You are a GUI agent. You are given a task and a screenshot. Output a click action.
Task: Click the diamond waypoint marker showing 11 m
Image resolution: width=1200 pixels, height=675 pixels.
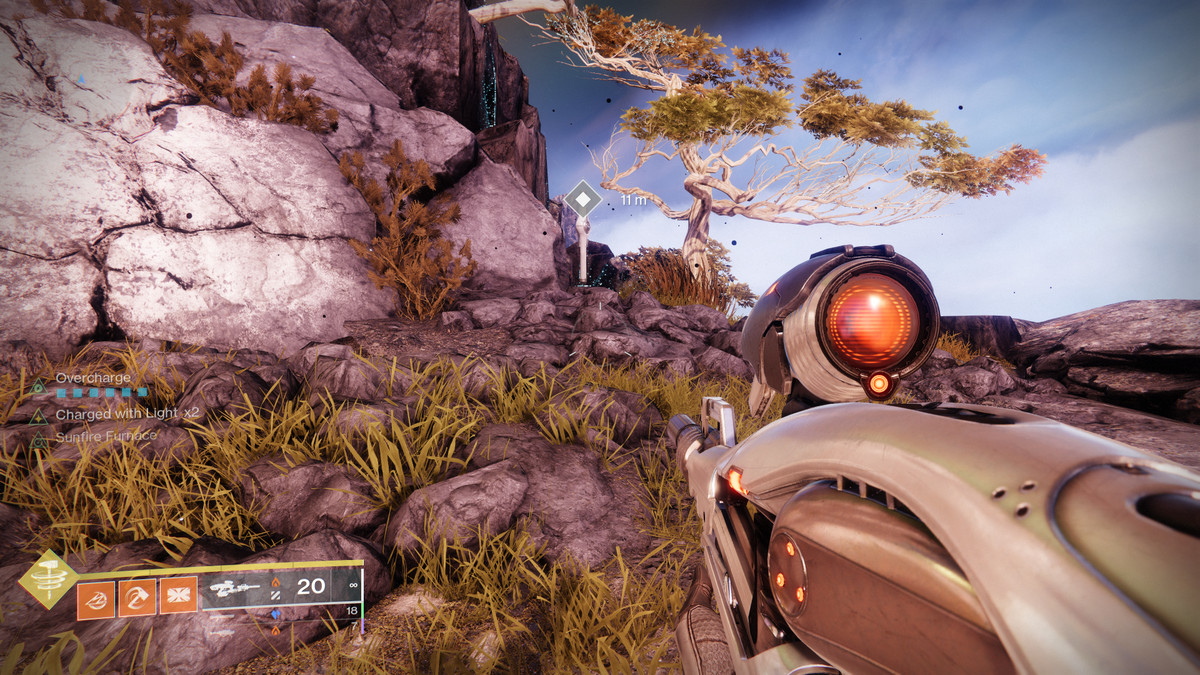[x=583, y=198]
